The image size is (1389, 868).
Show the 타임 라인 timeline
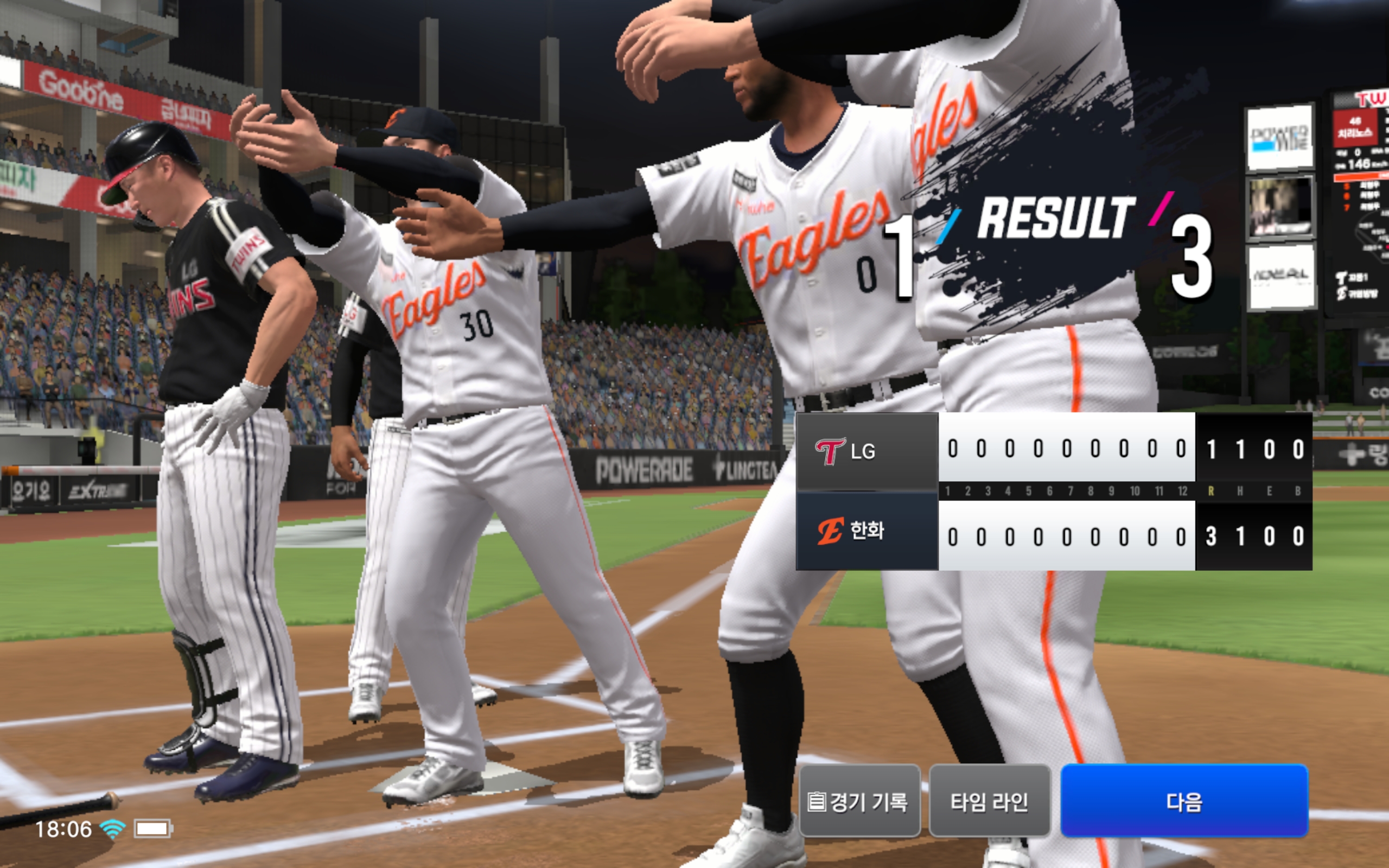point(989,801)
